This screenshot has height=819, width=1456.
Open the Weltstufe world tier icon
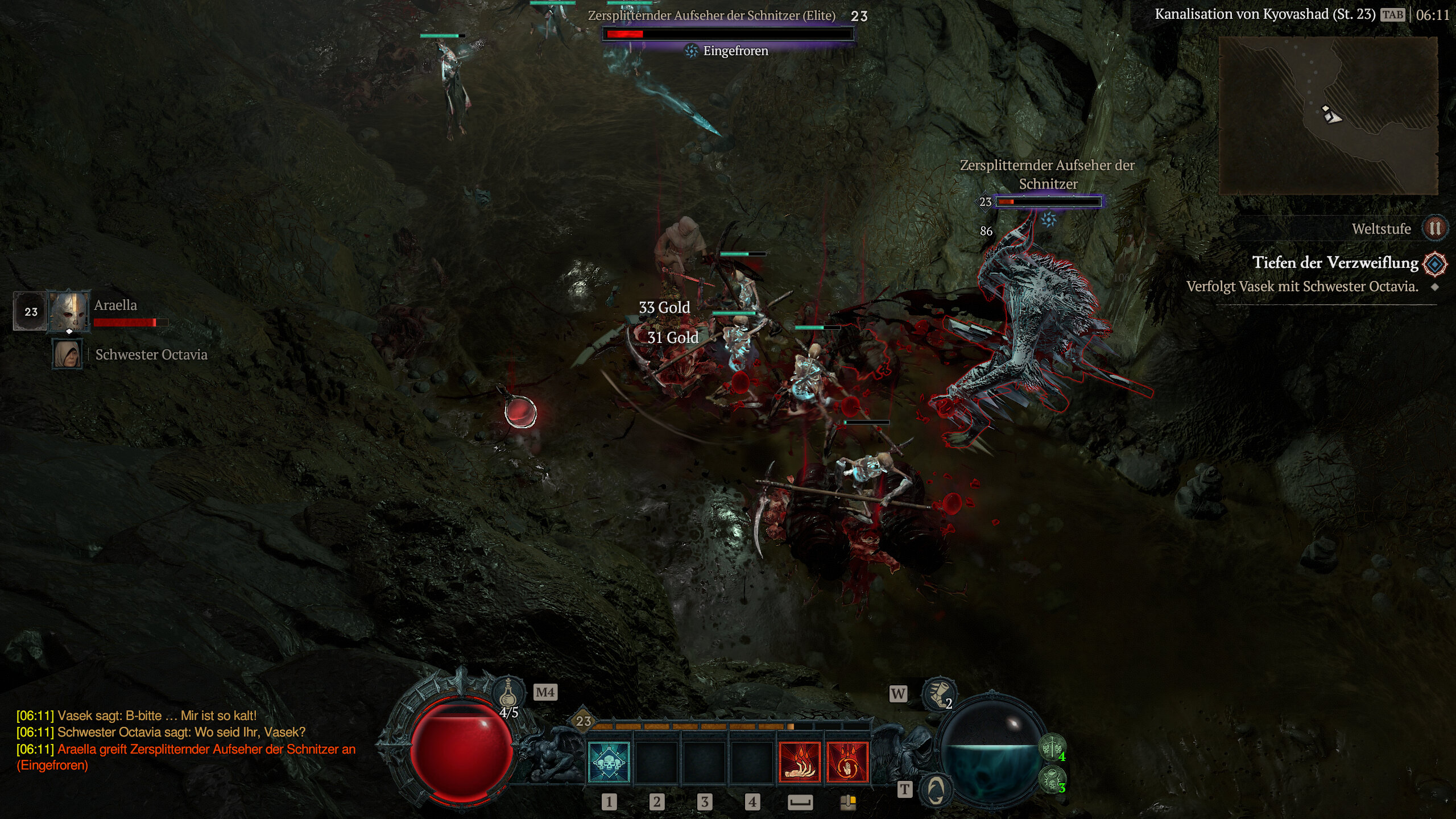1434,229
